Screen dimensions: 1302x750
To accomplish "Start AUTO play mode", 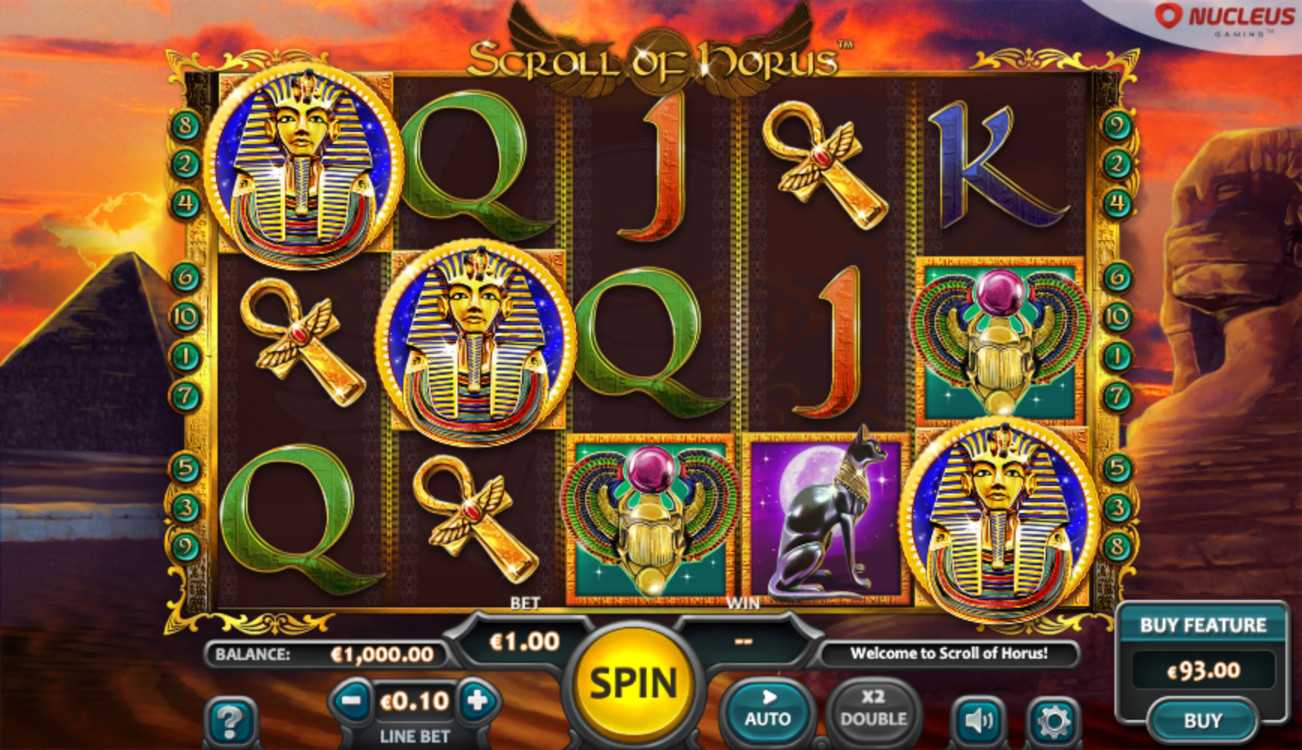I will coord(768,709).
